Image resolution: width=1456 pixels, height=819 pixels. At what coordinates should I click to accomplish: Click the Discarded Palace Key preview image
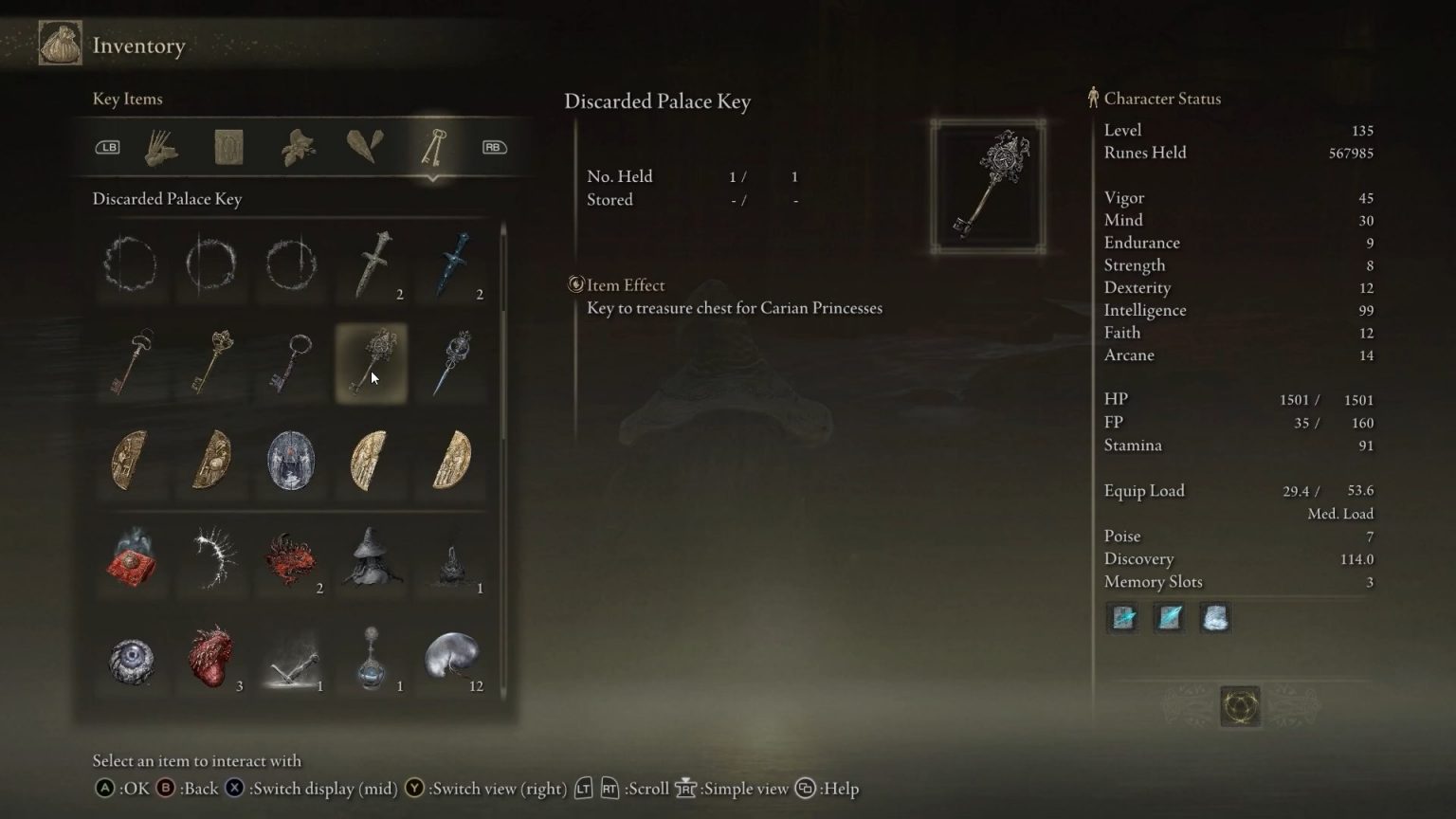tap(988, 185)
